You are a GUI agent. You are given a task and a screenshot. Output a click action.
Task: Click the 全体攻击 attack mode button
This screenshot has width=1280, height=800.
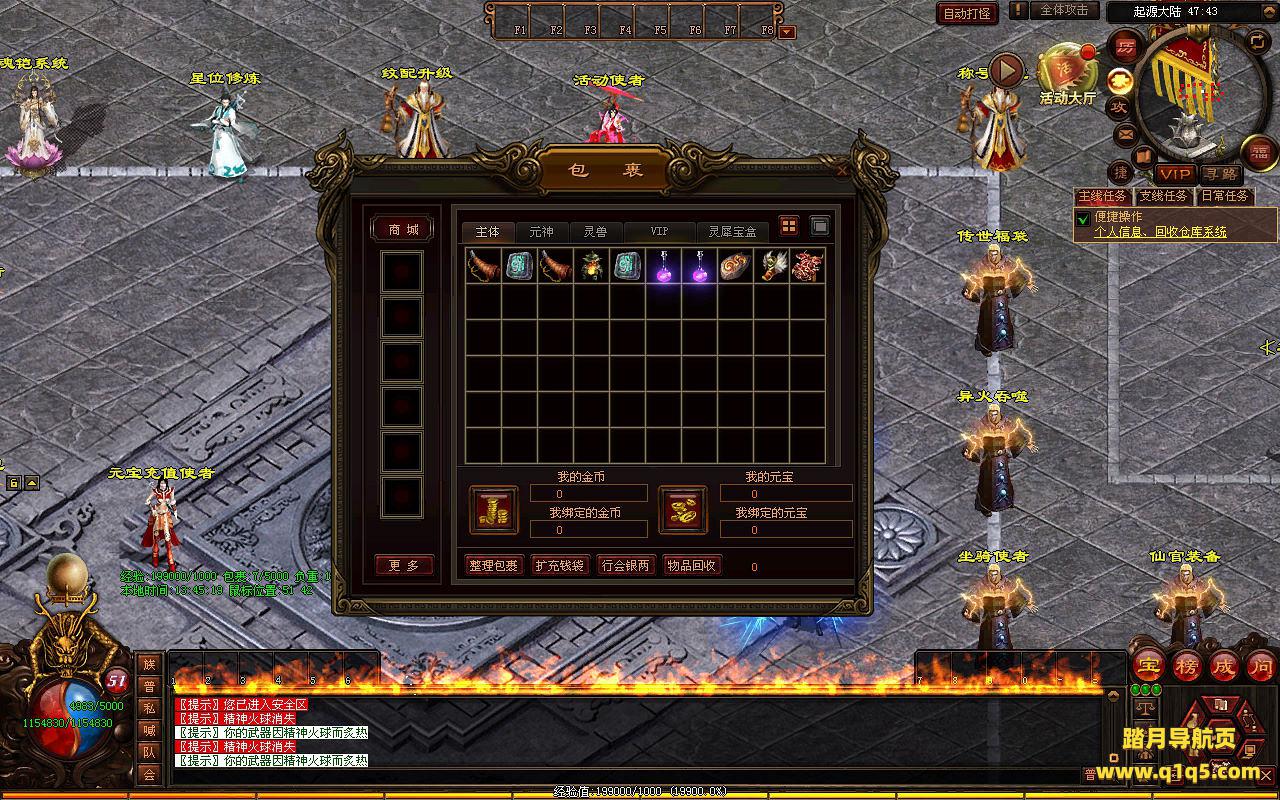pos(1064,10)
